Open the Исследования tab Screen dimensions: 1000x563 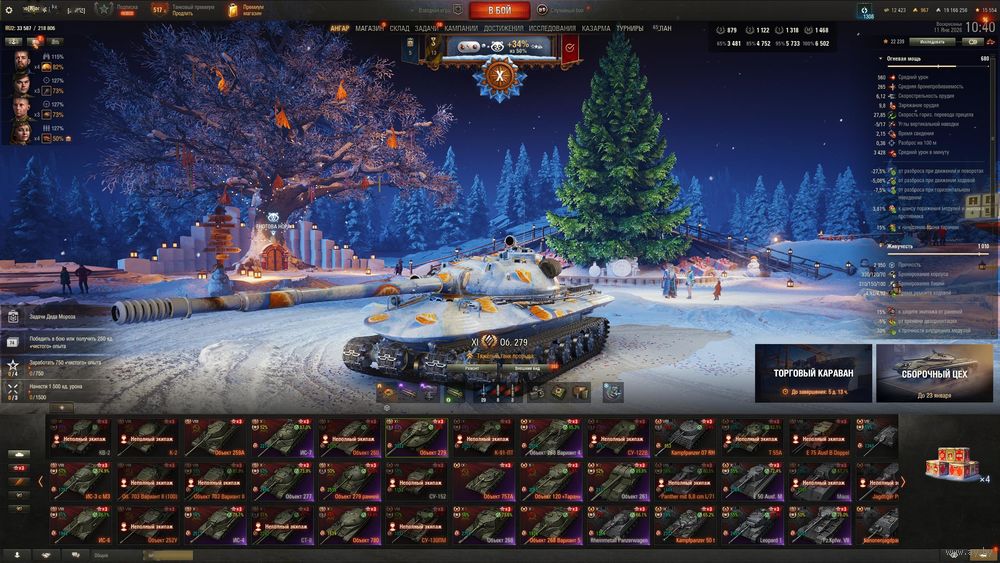pyautogui.click(x=552, y=29)
